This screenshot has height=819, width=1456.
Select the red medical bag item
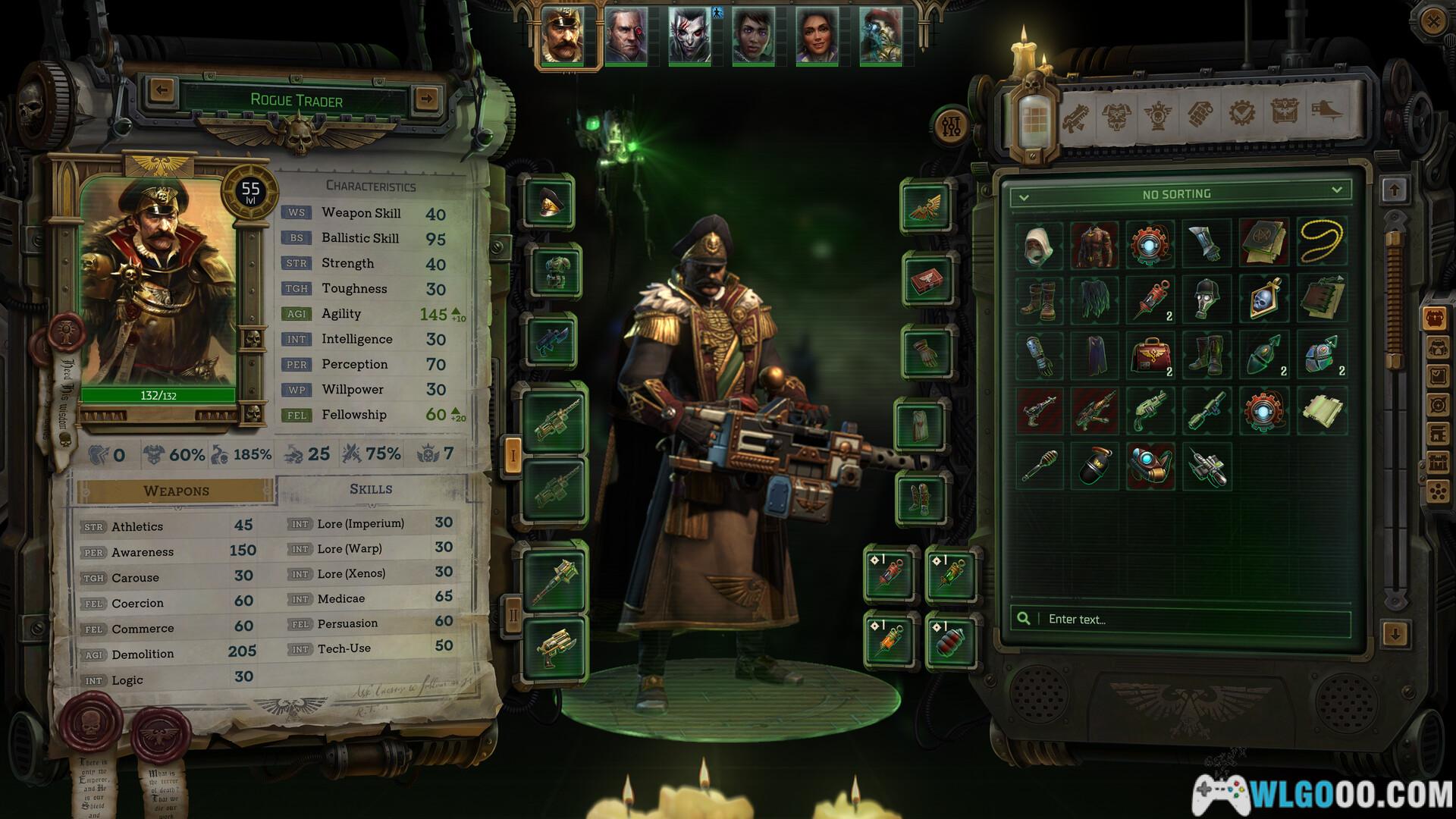pyautogui.click(x=1150, y=355)
